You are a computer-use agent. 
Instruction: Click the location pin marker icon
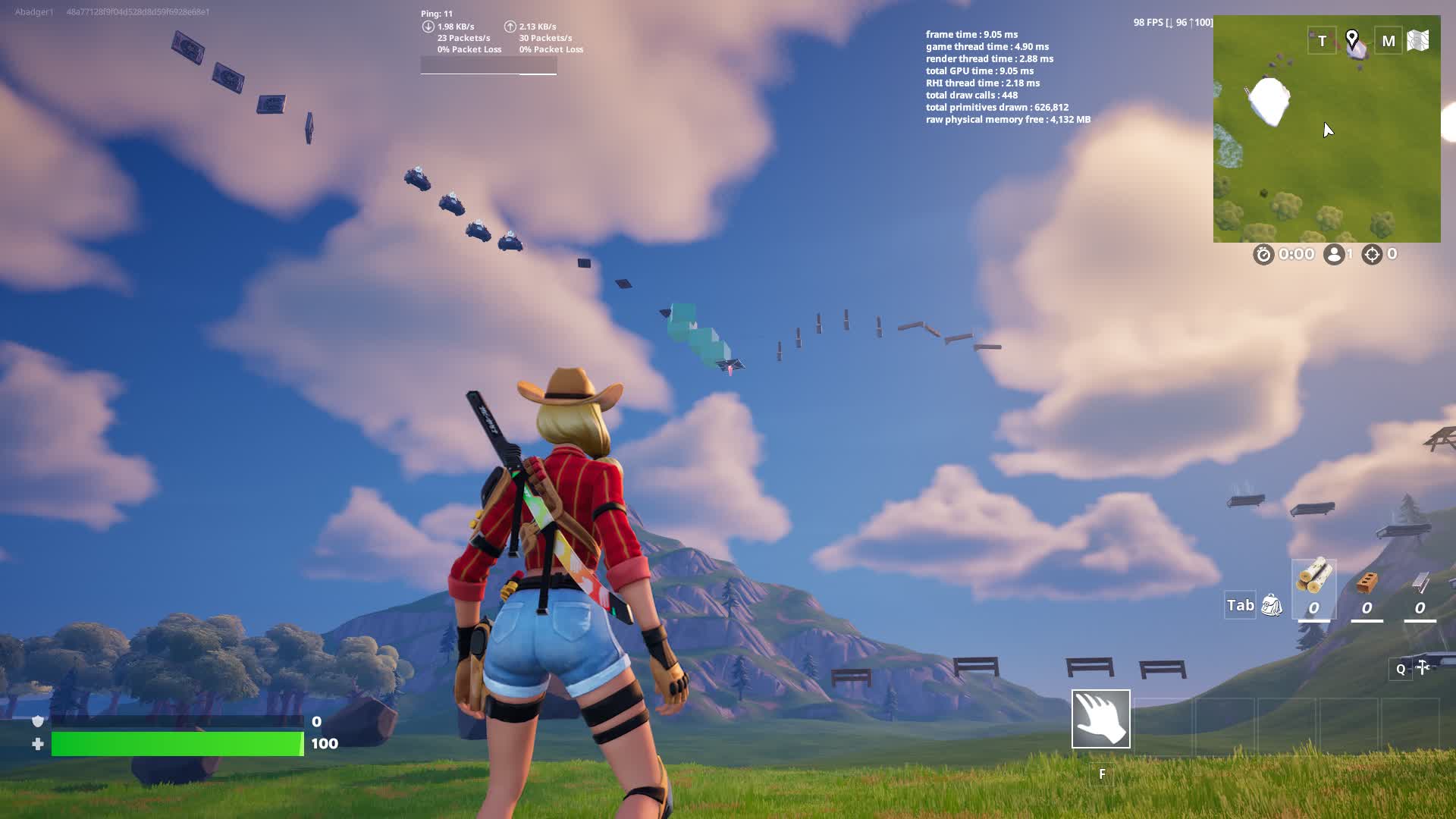point(1351,39)
